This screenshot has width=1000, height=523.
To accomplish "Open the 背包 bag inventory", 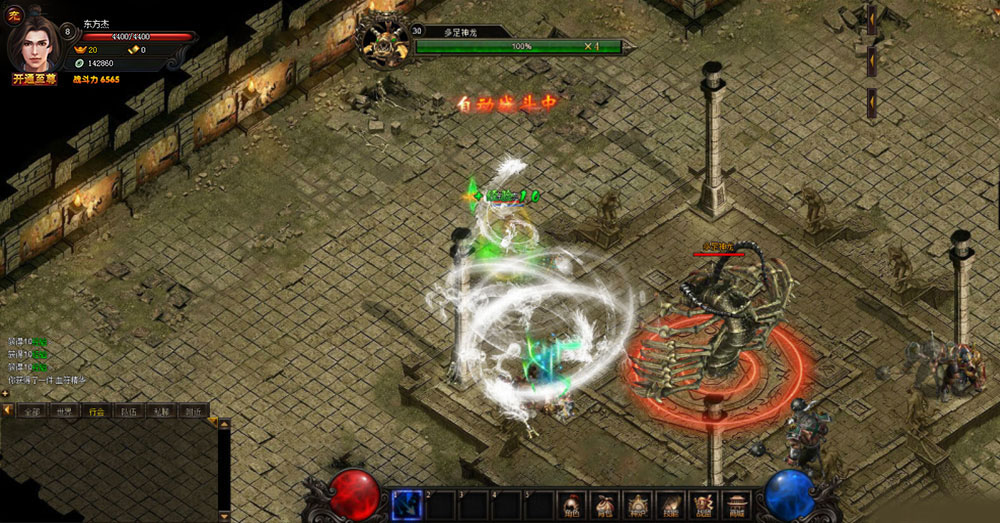I will click(x=603, y=504).
